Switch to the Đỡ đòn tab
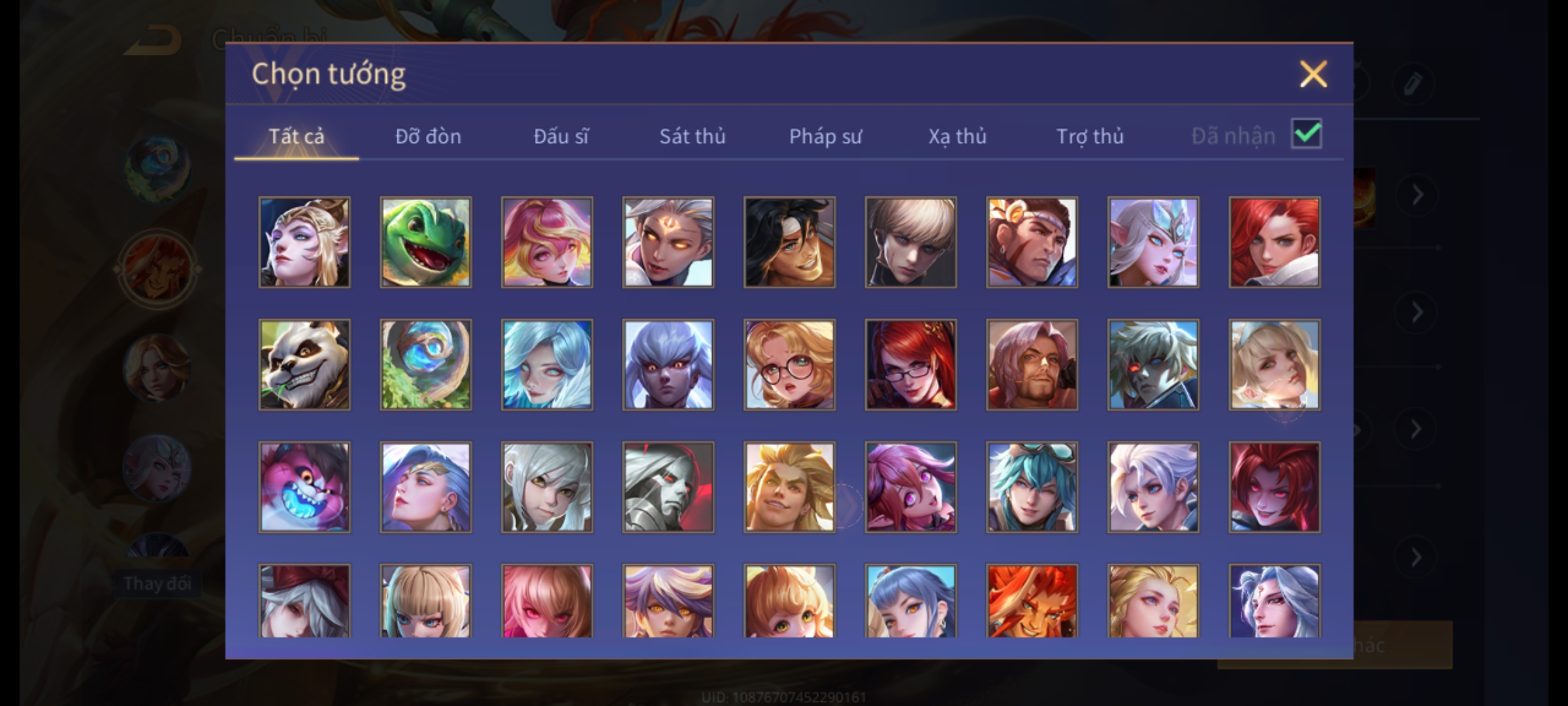Screen dimensions: 1568x706 point(428,136)
